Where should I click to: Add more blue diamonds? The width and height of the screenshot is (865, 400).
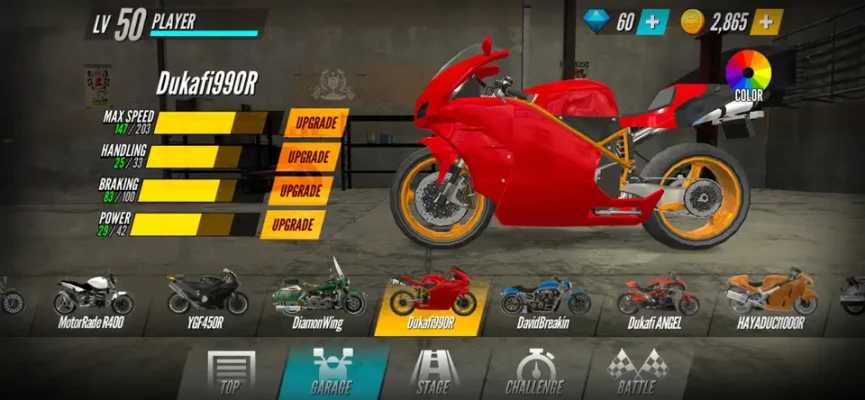(x=653, y=22)
